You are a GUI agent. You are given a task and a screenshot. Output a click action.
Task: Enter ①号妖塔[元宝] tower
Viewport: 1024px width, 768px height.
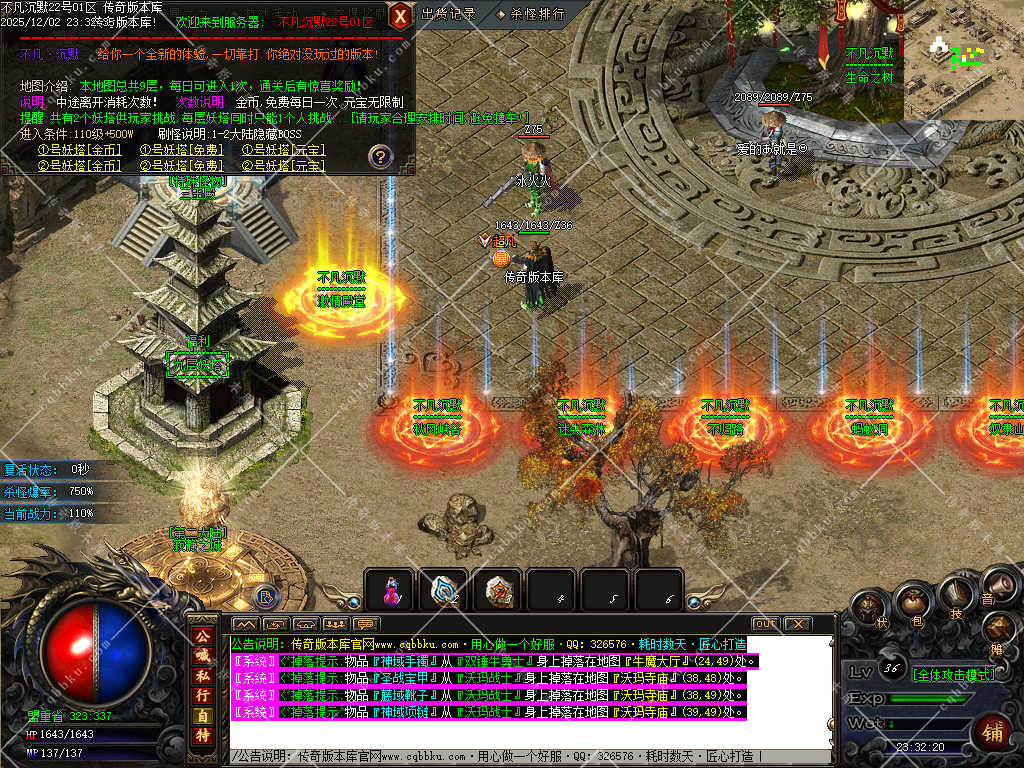click(x=283, y=150)
